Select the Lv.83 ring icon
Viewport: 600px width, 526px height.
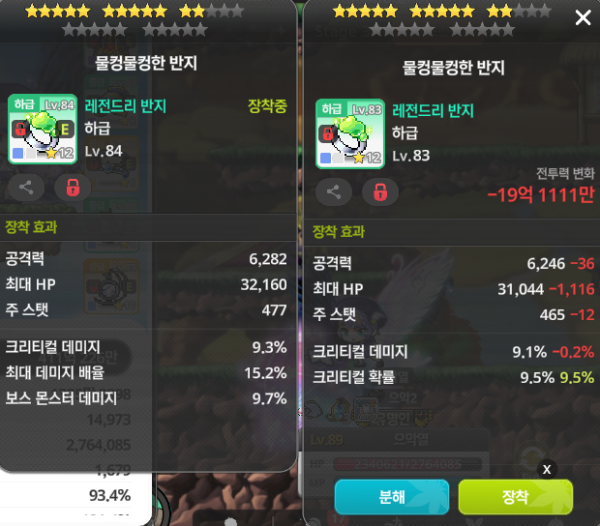350,133
